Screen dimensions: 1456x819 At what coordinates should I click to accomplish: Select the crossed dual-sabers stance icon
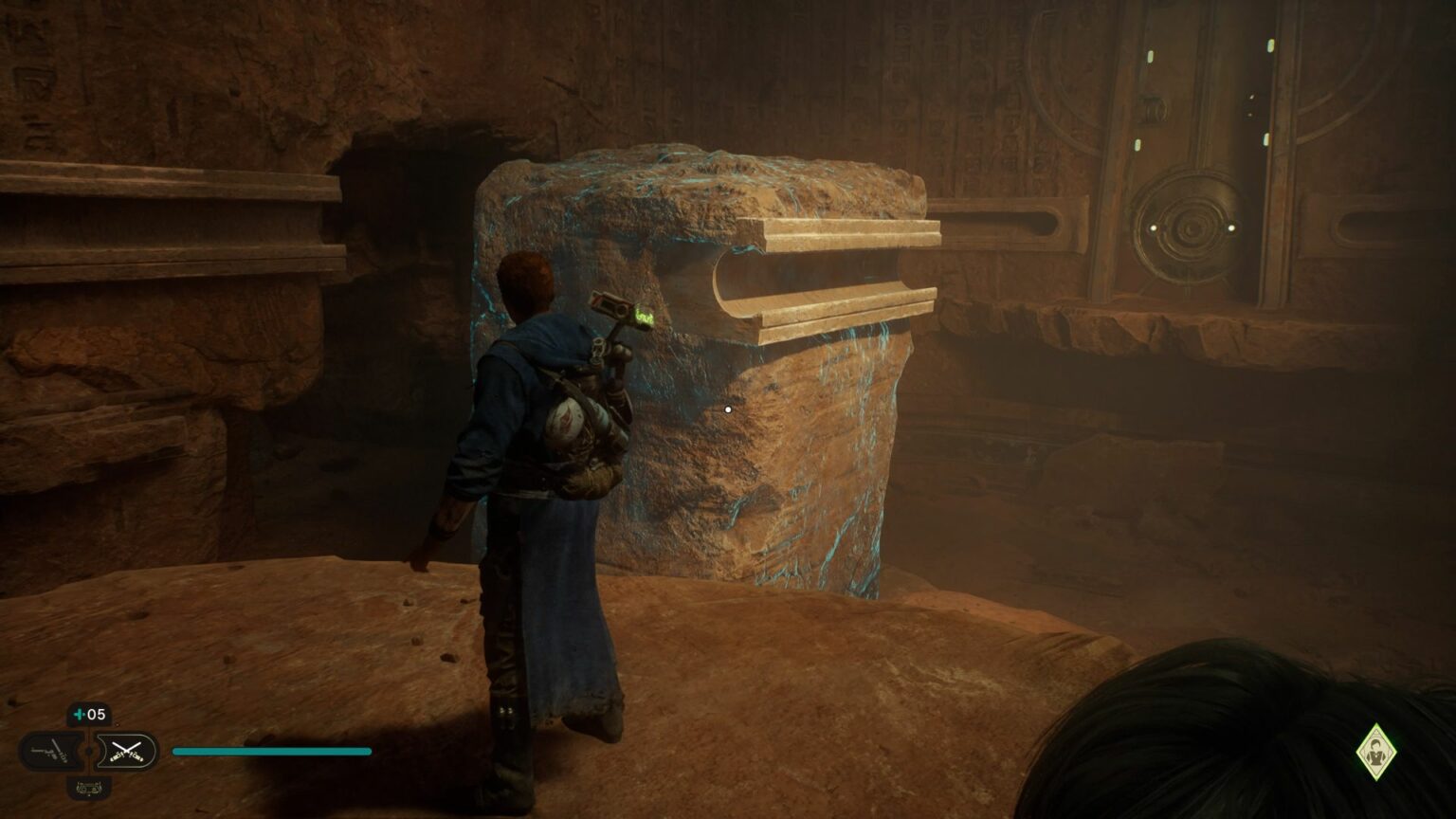click(x=128, y=751)
